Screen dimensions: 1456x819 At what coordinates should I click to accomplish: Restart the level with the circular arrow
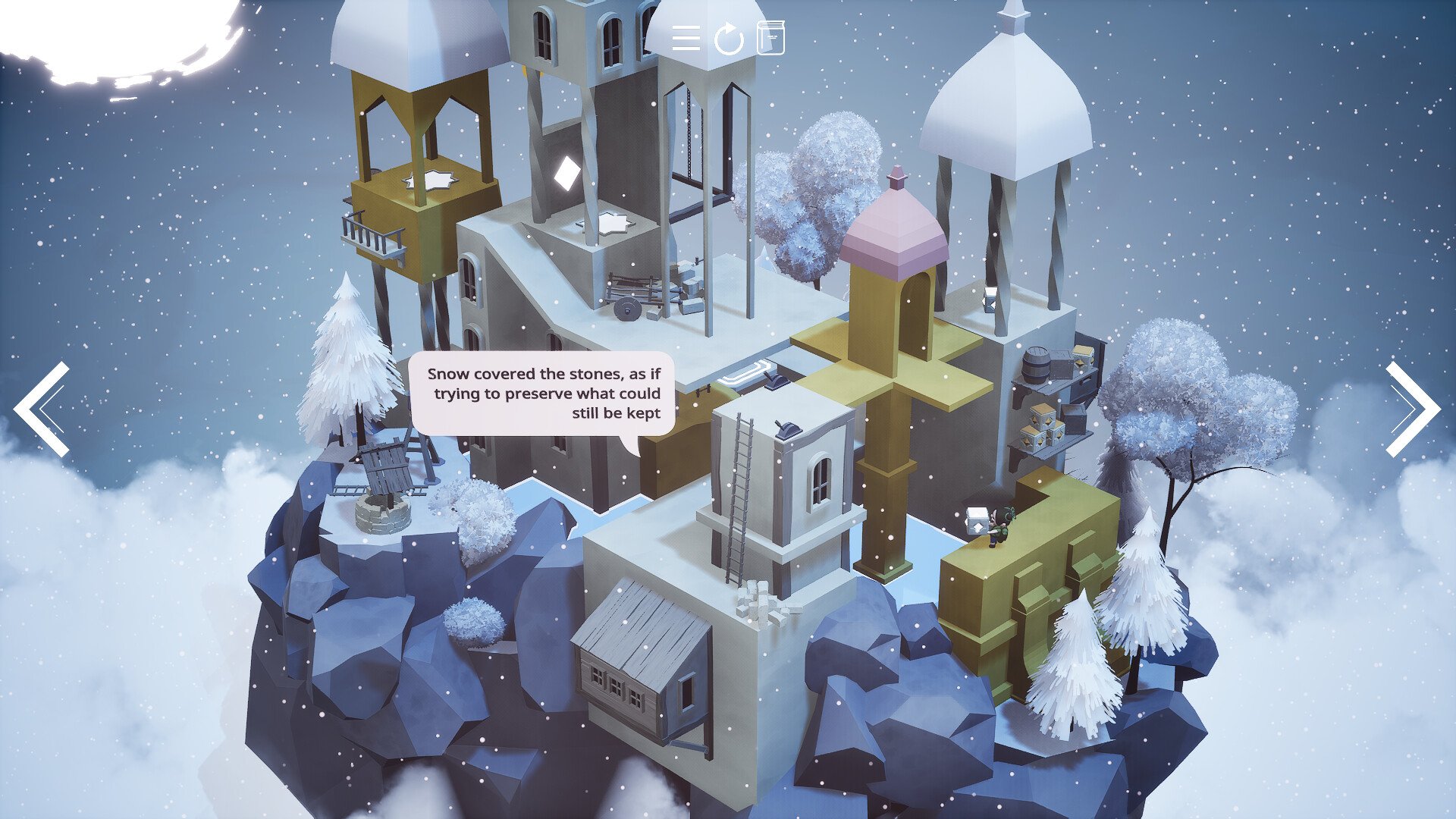click(729, 38)
